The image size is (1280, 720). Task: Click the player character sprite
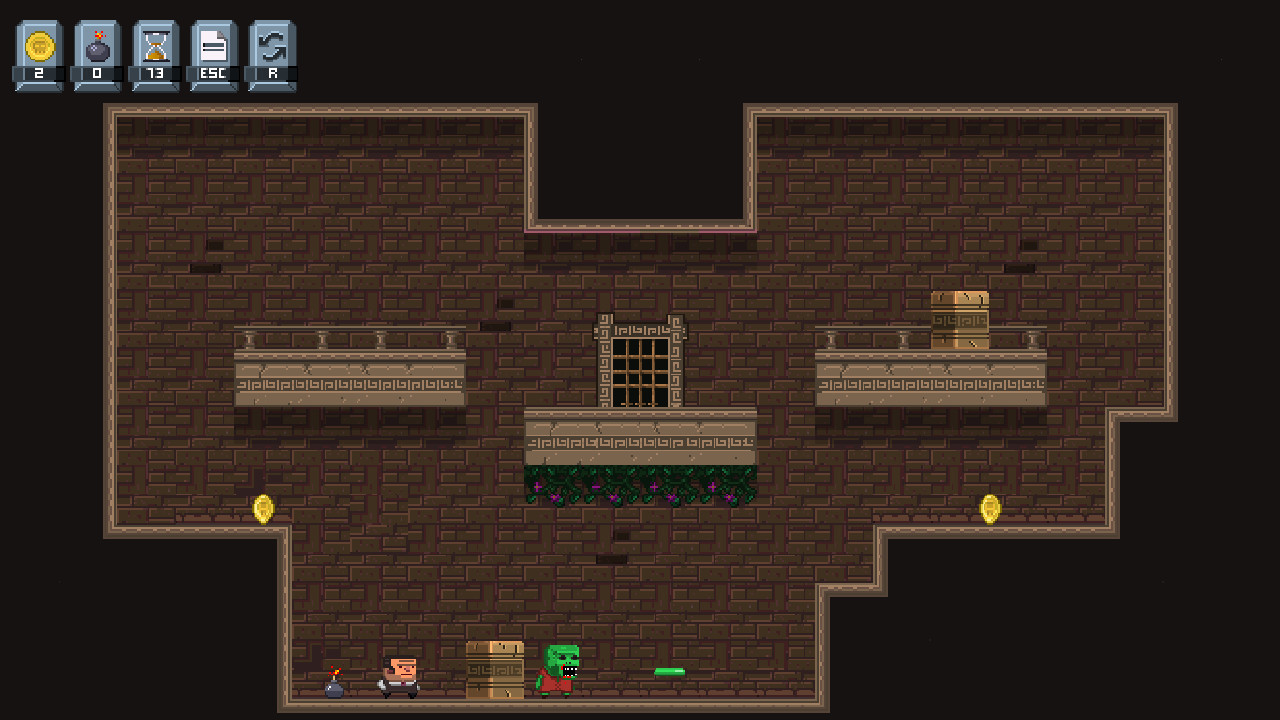click(398, 678)
